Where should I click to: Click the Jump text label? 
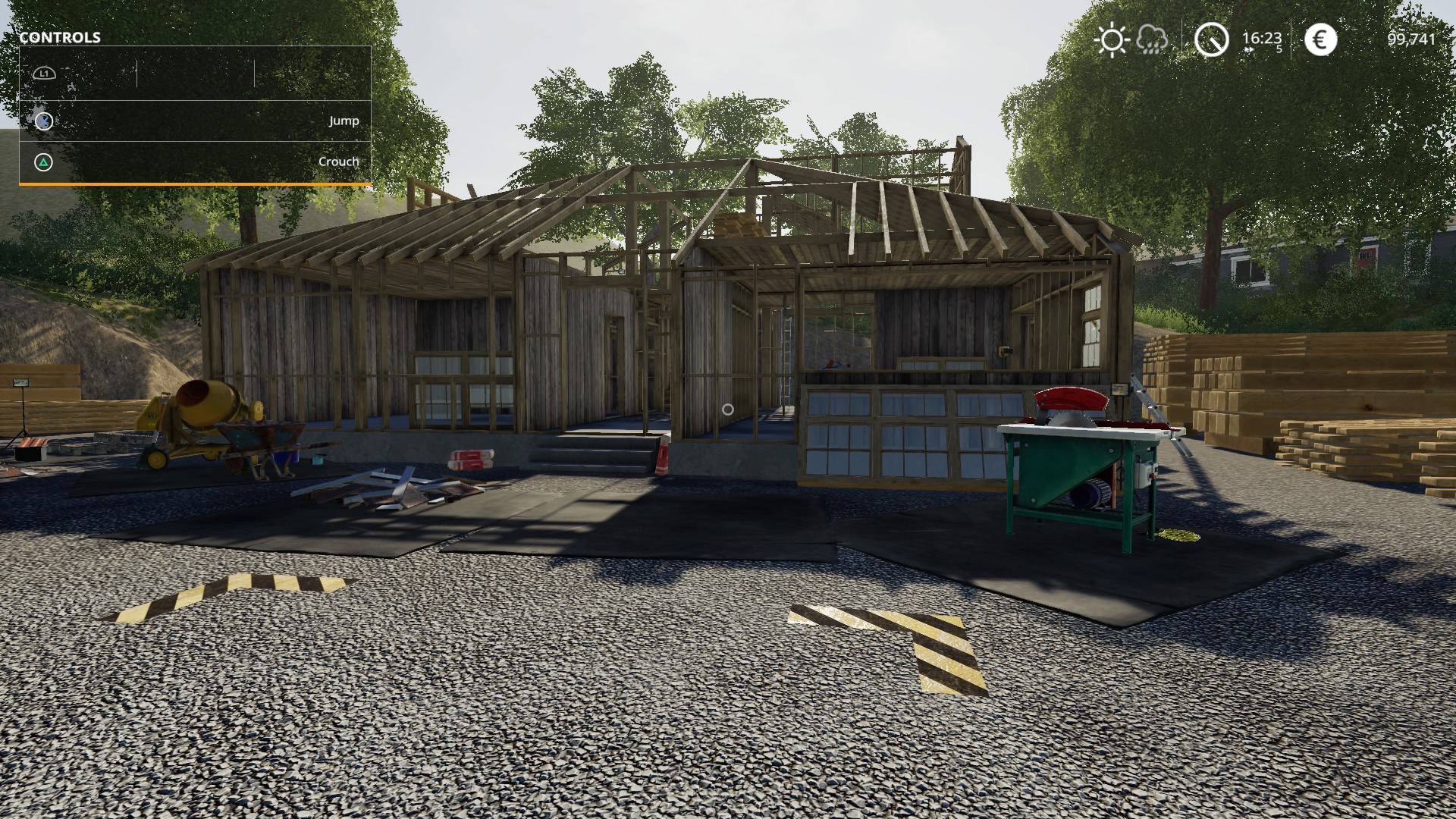(342, 119)
